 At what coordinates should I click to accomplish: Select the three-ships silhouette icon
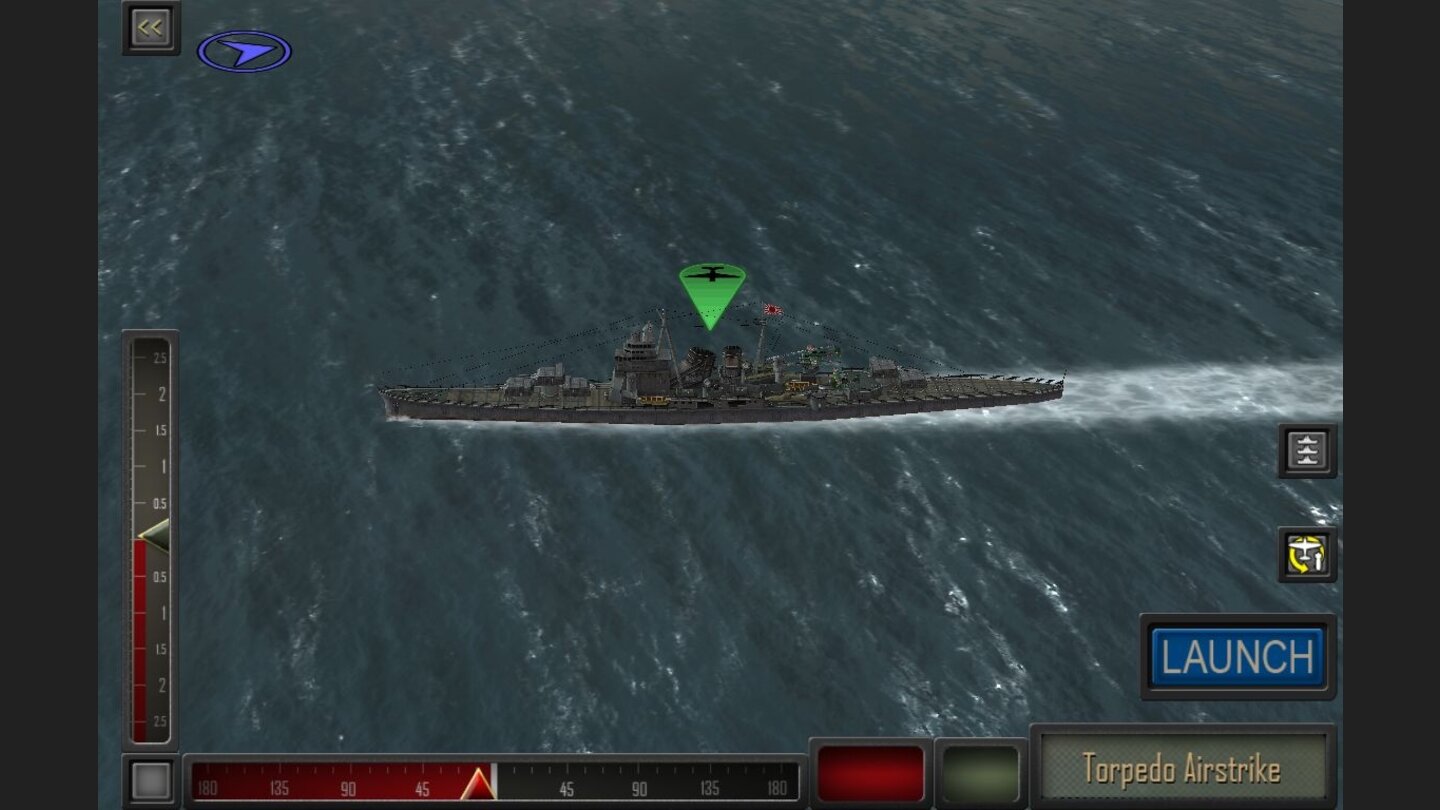pos(1307,450)
